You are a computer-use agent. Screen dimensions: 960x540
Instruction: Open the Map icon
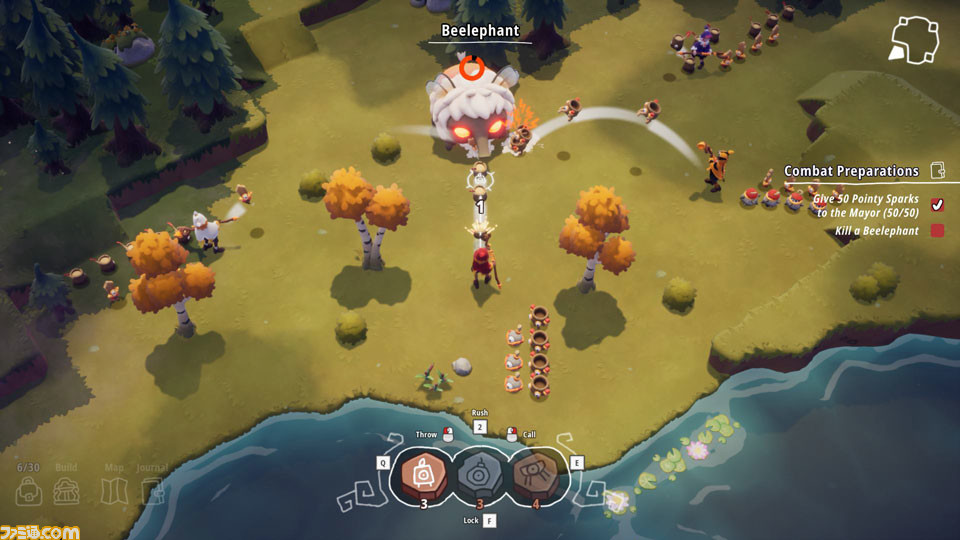click(115, 491)
